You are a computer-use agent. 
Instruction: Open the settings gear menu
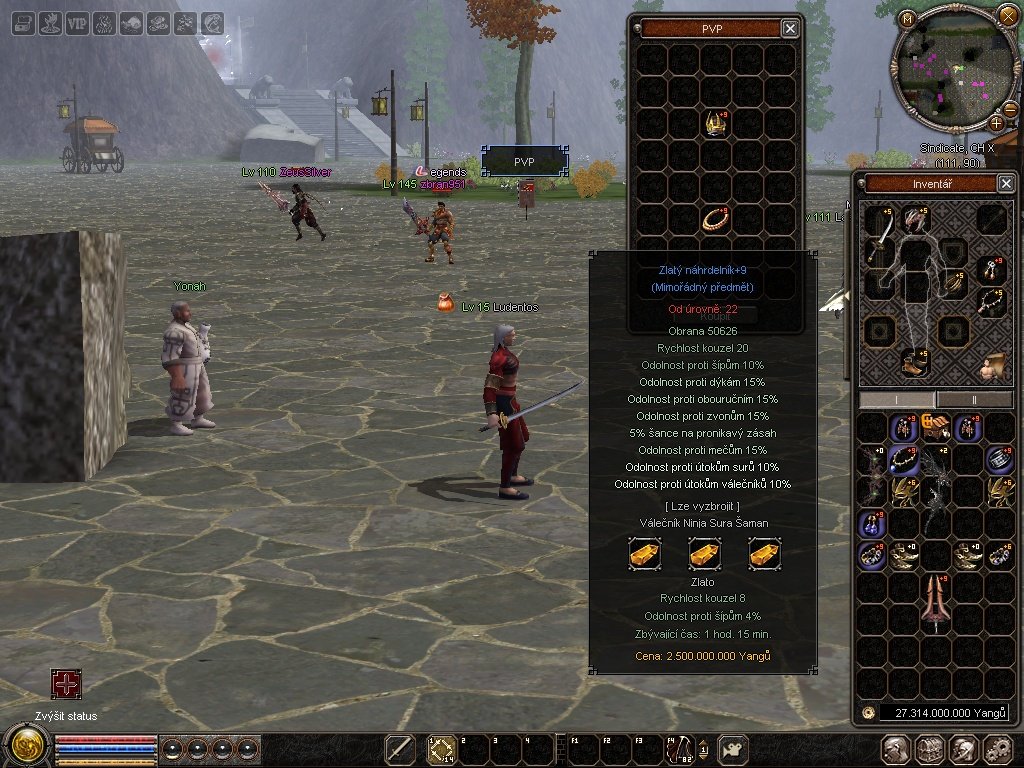click(x=997, y=749)
